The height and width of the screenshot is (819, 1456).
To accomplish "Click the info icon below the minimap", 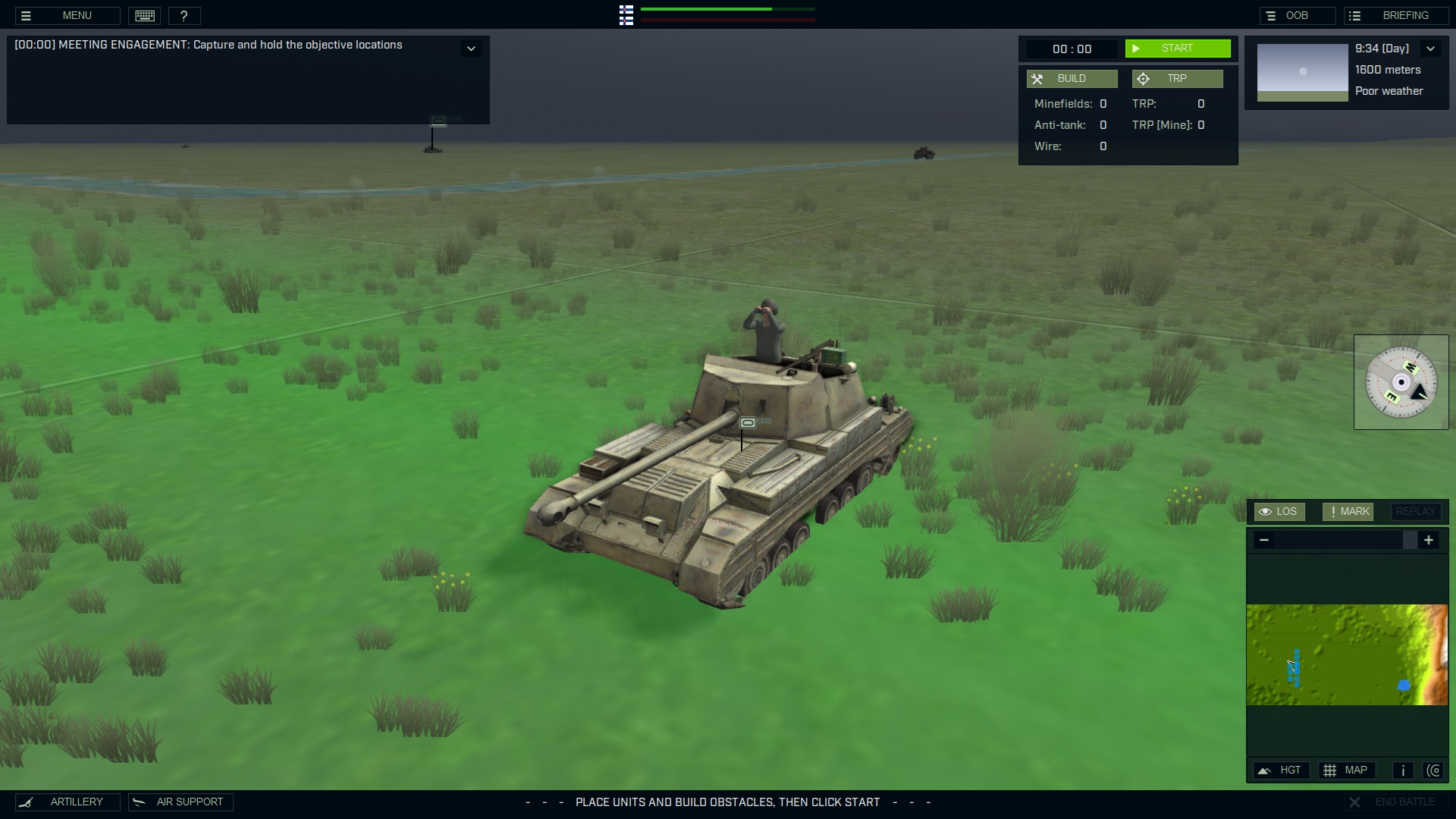I will [x=1401, y=770].
